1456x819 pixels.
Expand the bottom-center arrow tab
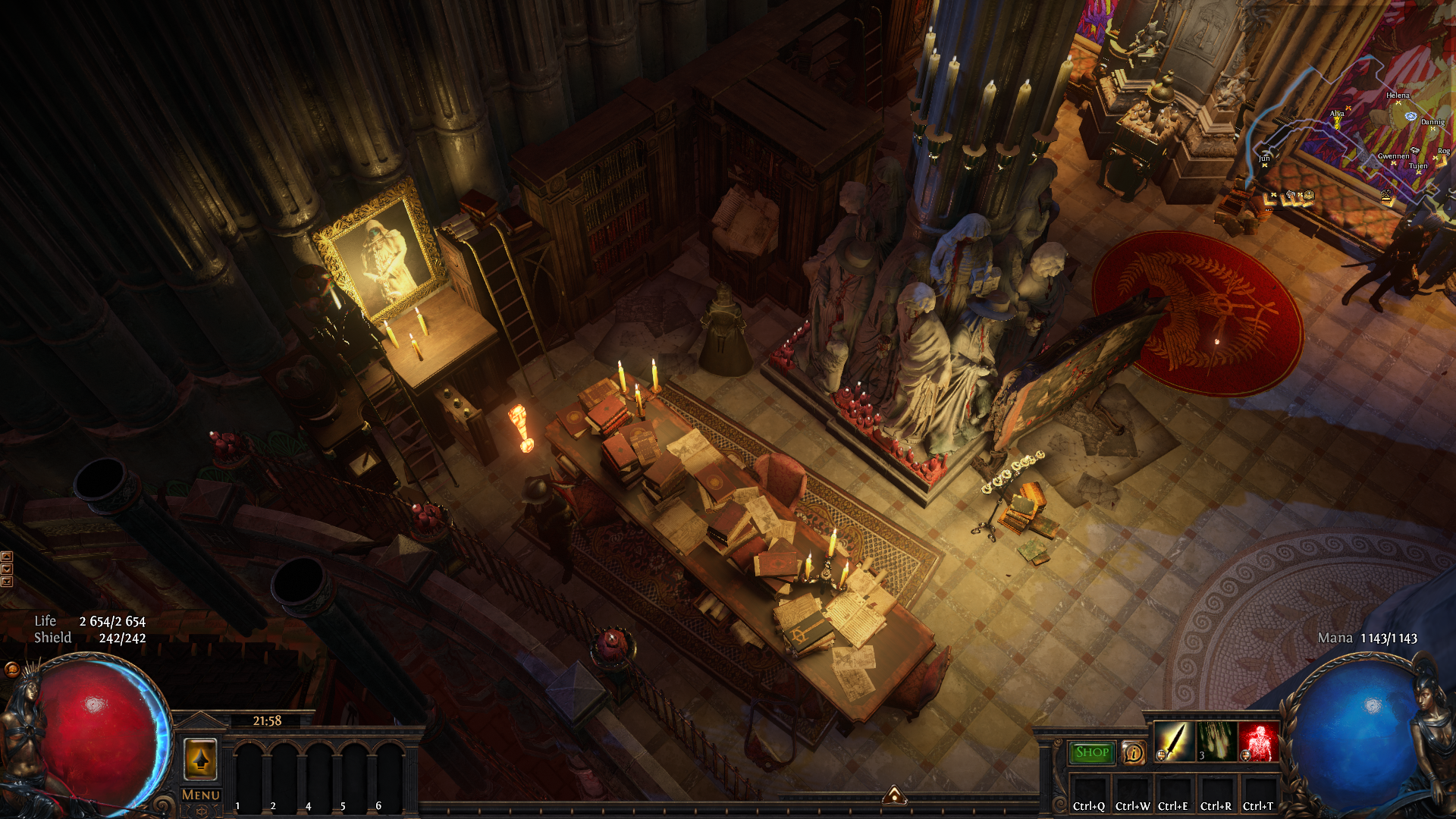tap(895, 795)
